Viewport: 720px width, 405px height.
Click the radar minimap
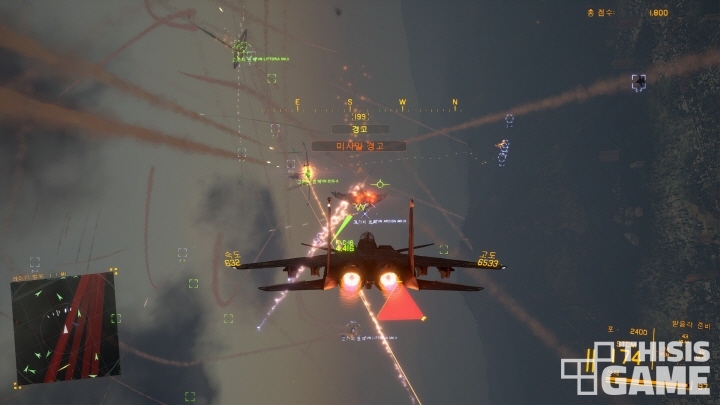[x=65, y=327]
